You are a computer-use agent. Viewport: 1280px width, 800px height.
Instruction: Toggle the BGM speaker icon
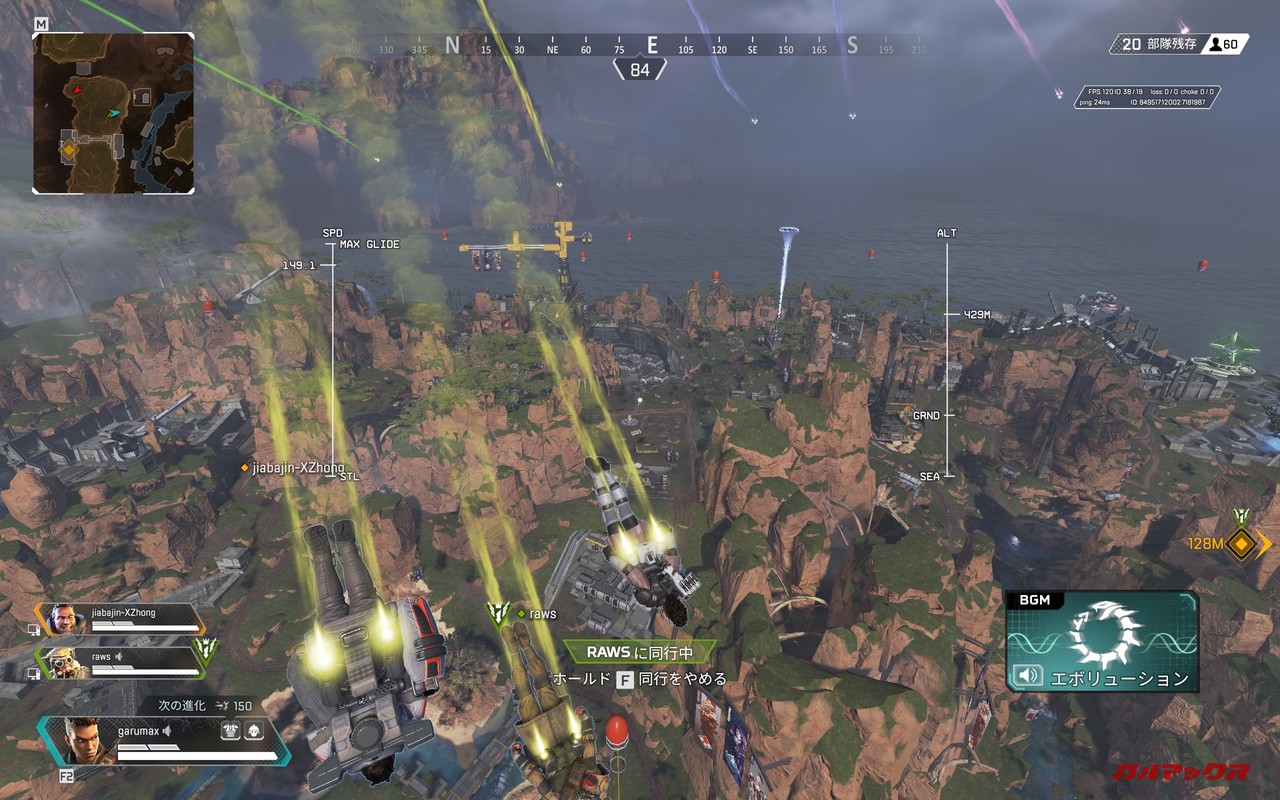1027,676
